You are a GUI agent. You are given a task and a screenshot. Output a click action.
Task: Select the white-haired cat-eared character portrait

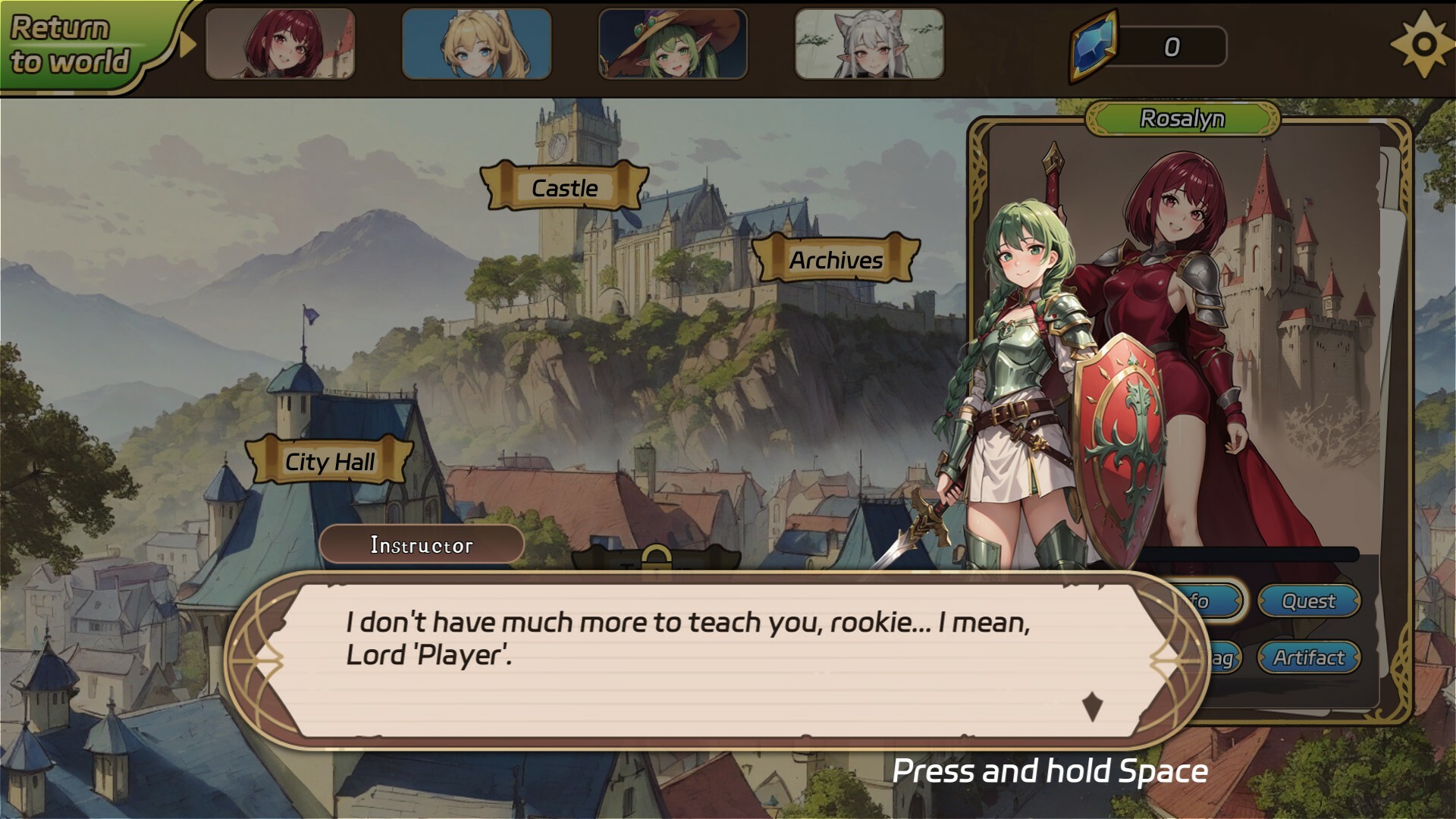(867, 43)
